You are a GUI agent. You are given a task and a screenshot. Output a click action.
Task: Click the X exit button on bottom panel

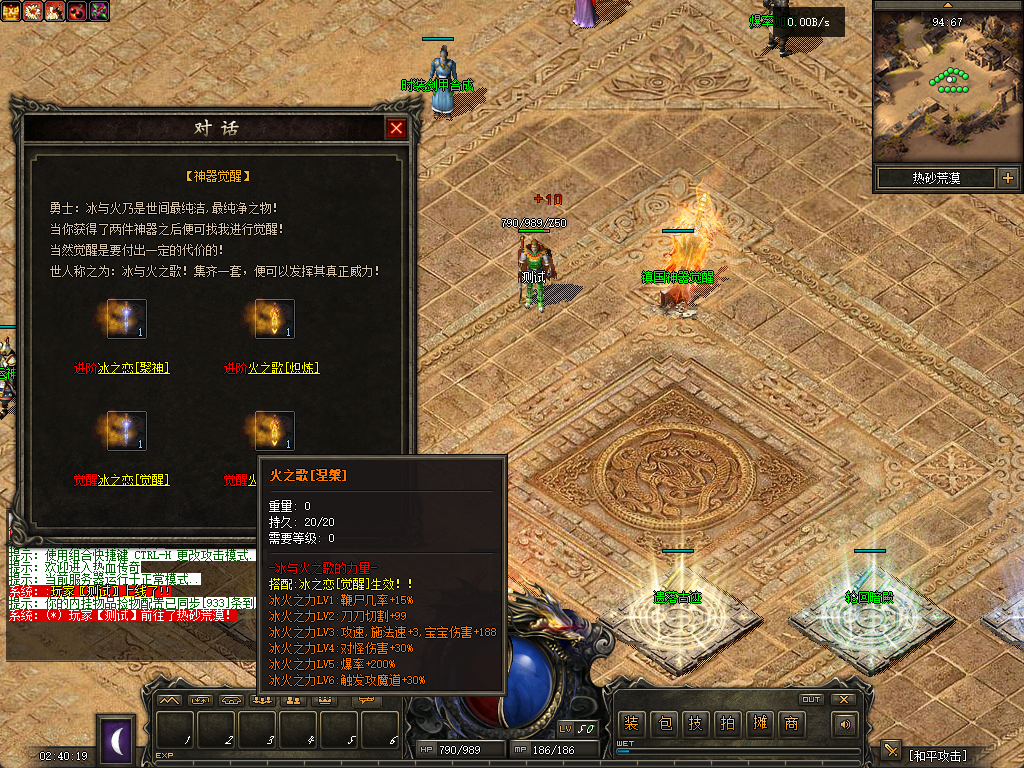pyautogui.click(x=844, y=699)
